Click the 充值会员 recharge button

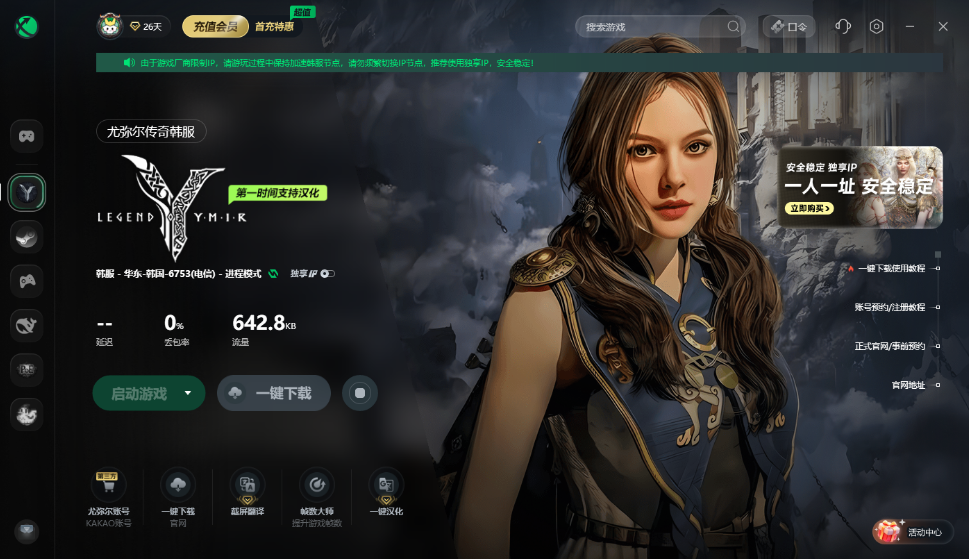pos(215,26)
